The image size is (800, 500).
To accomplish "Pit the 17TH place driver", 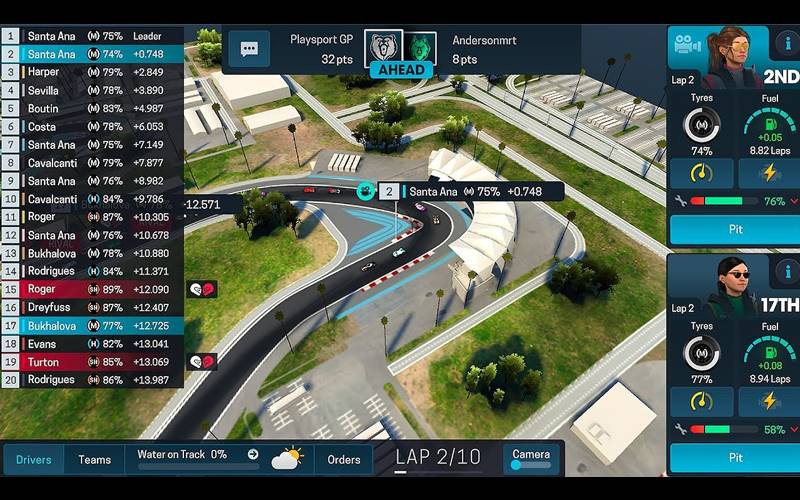I will pos(735,457).
